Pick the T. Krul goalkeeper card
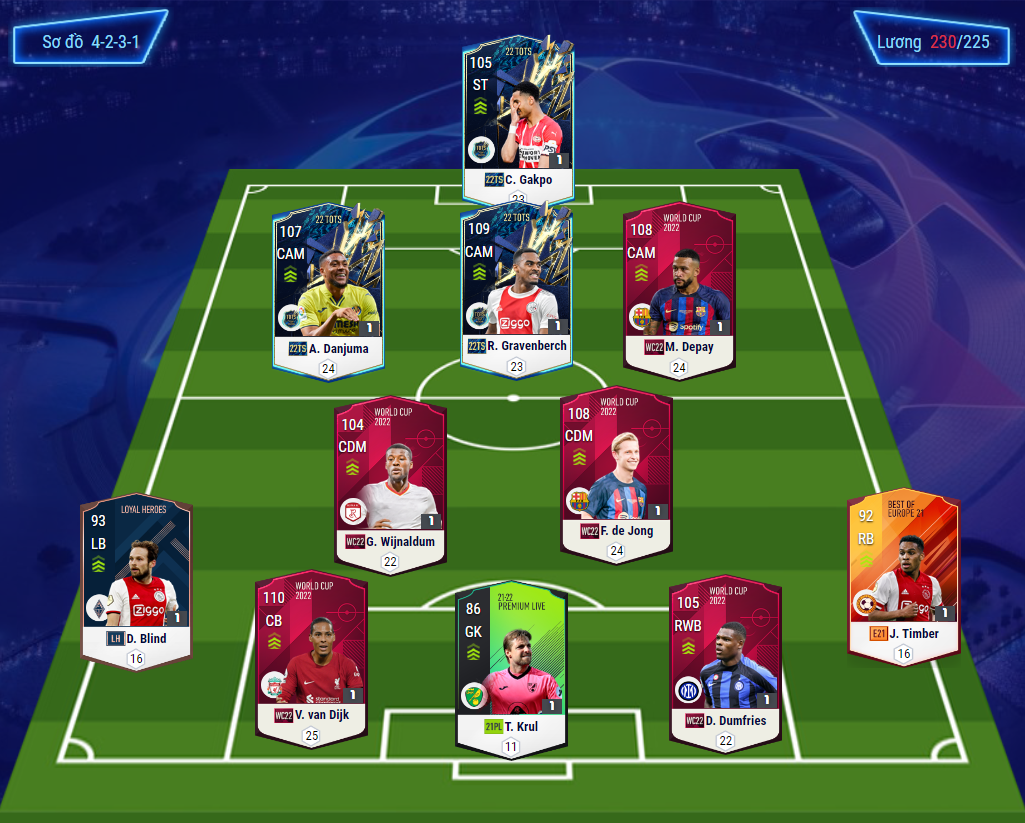This screenshot has width=1025, height=823. tap(511, 665)
